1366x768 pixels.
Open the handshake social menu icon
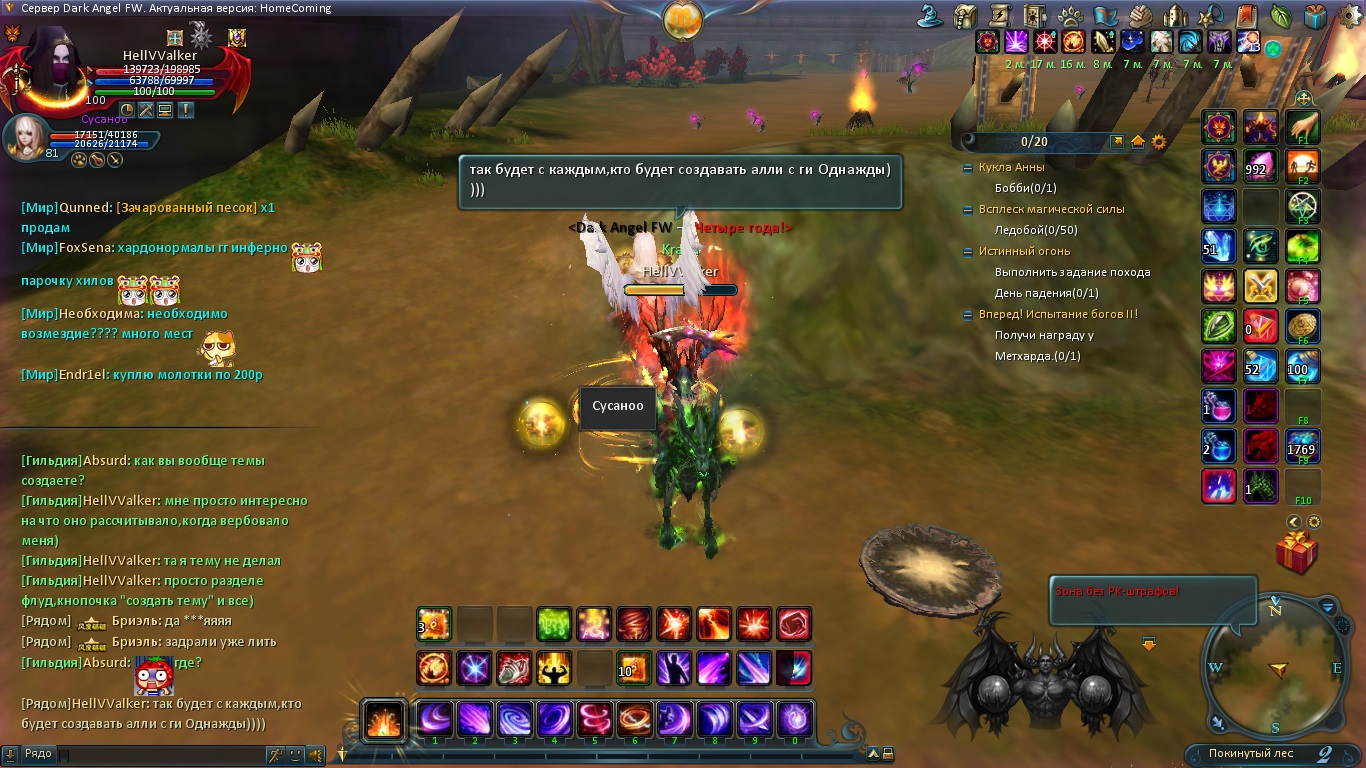click(x=1140, y=16)
